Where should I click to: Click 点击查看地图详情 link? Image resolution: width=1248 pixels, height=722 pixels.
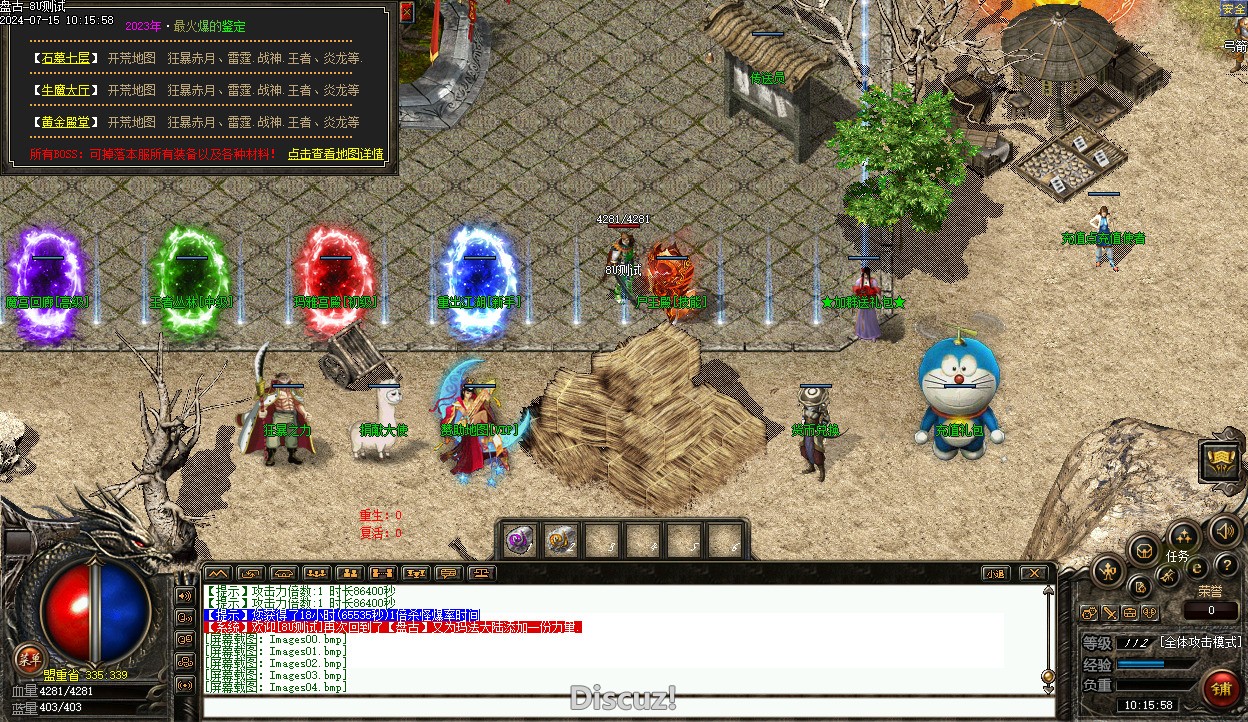coord(336,154)
